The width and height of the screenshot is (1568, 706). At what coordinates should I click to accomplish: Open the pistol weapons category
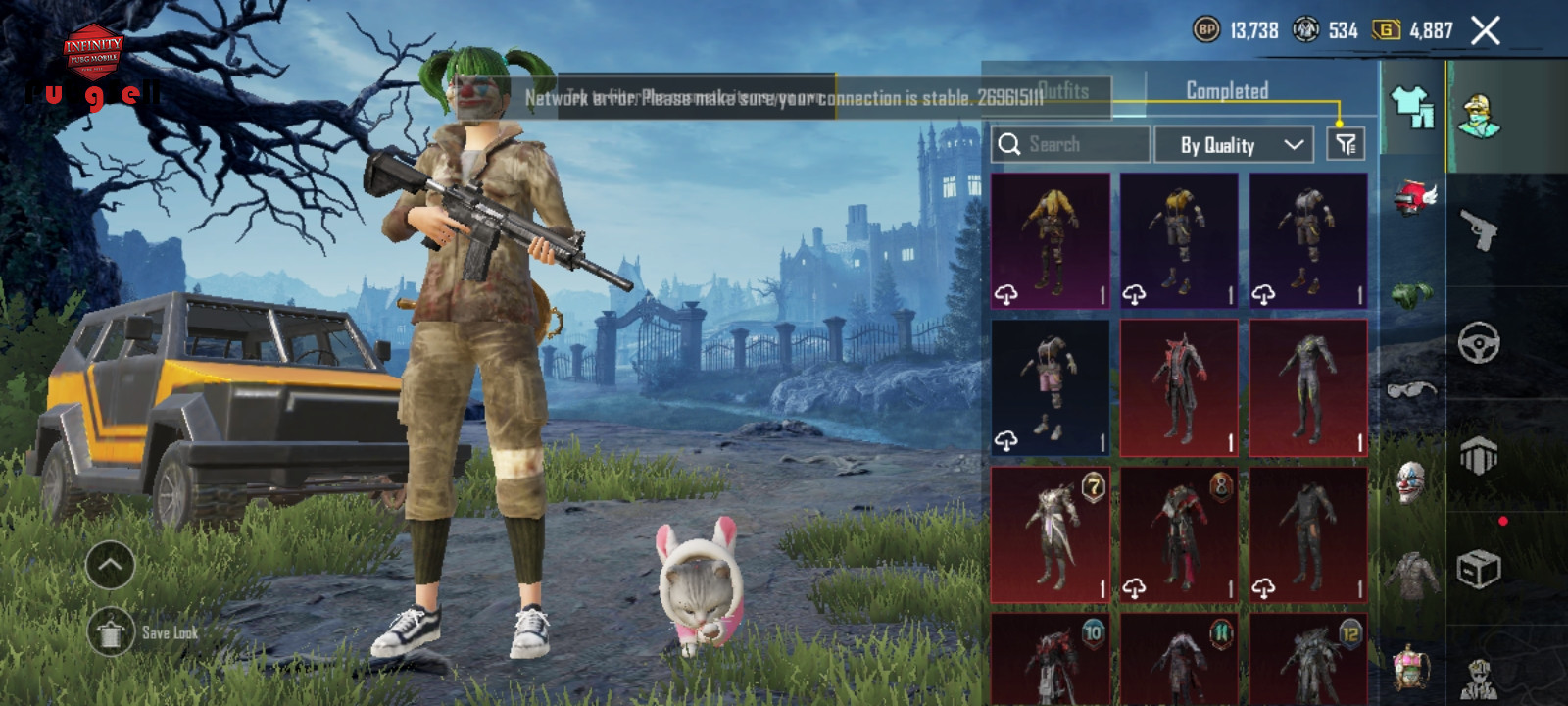[1478, 230]
